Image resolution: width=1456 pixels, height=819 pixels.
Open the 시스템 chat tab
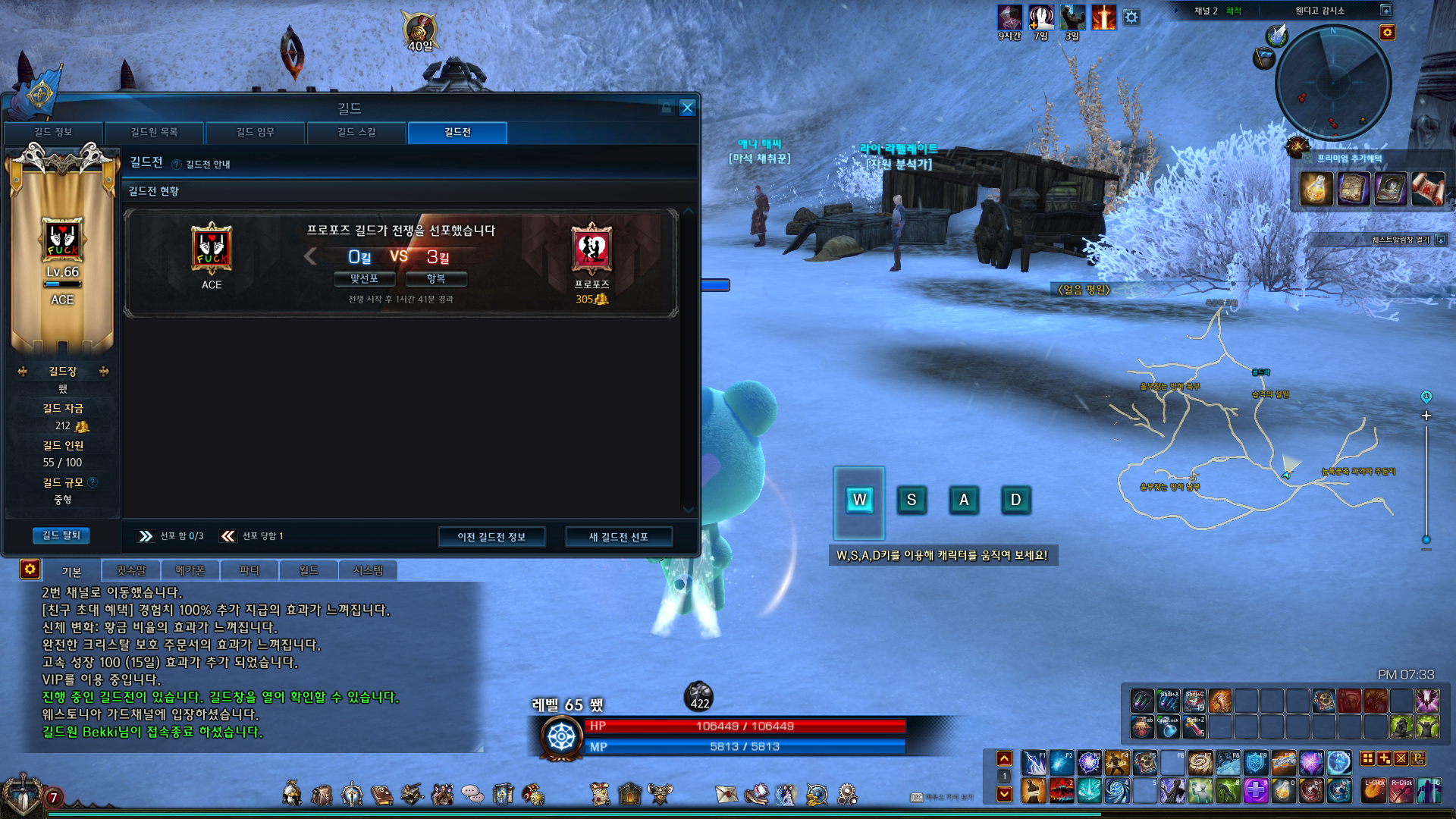pos(368,570)
